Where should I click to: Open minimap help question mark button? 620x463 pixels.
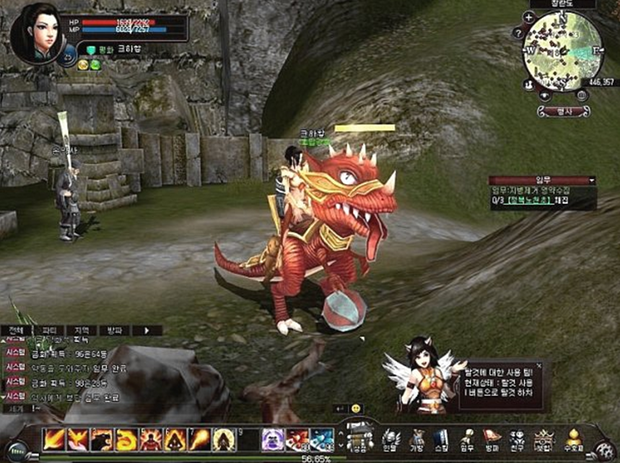pos(518,32)
